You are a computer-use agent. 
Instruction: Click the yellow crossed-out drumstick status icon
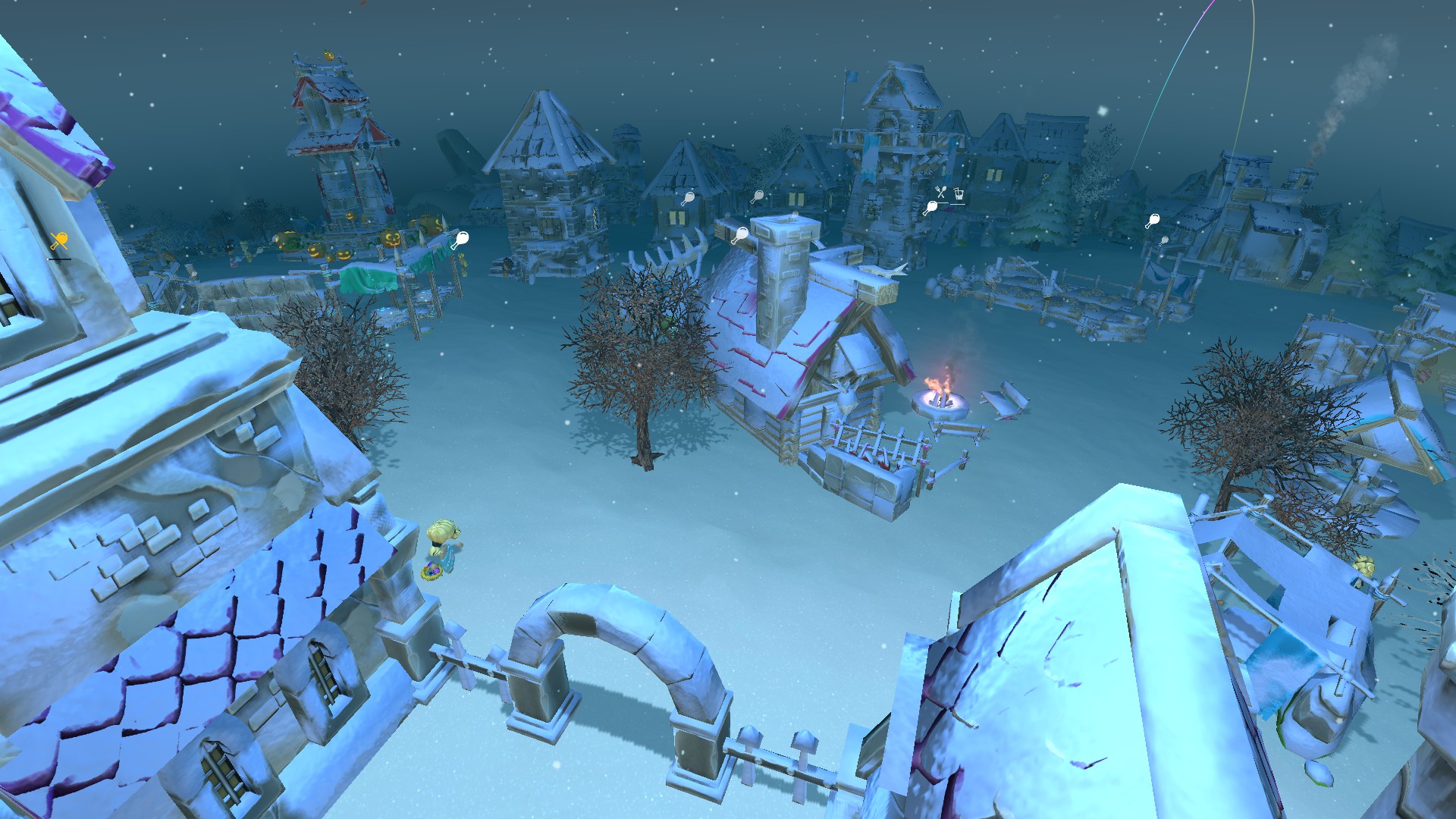coord(59,240)
